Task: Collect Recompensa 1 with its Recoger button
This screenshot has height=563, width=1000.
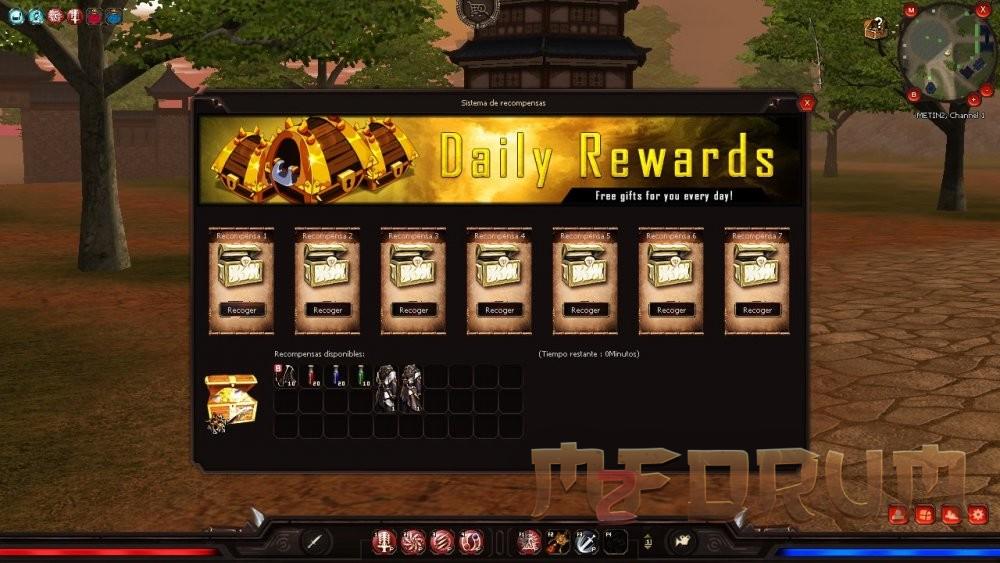Action: [241, 310]
